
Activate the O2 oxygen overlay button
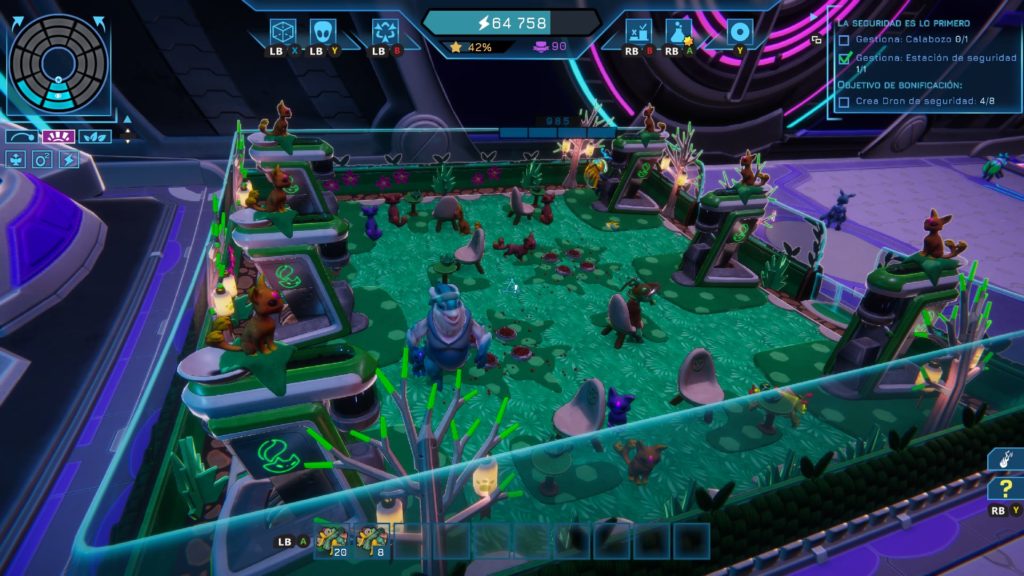tap(42, 159)
